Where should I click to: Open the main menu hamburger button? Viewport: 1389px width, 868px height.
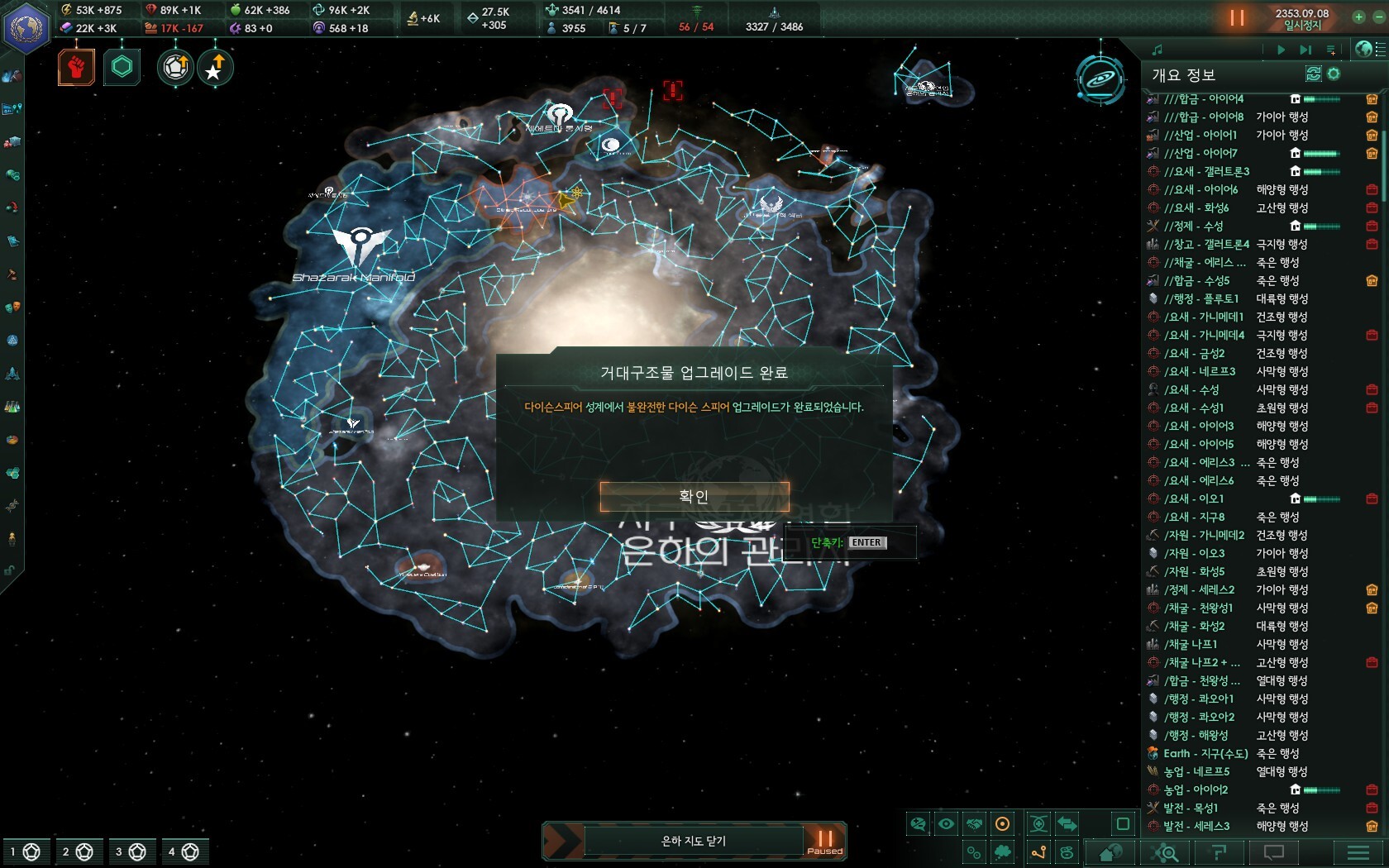[x=1358, y=852]
